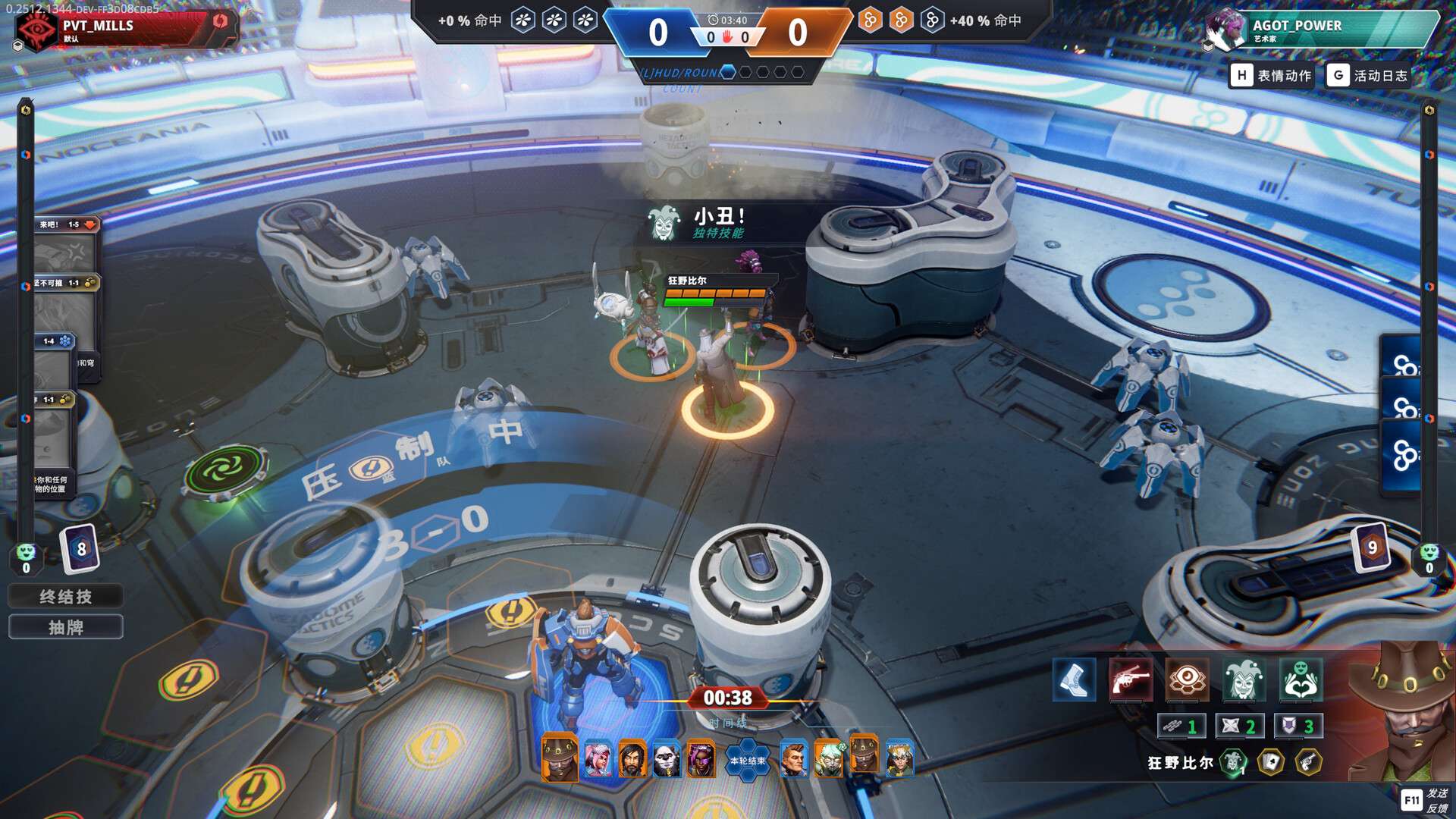Activate the revolver shot ability

point(1130,679)
